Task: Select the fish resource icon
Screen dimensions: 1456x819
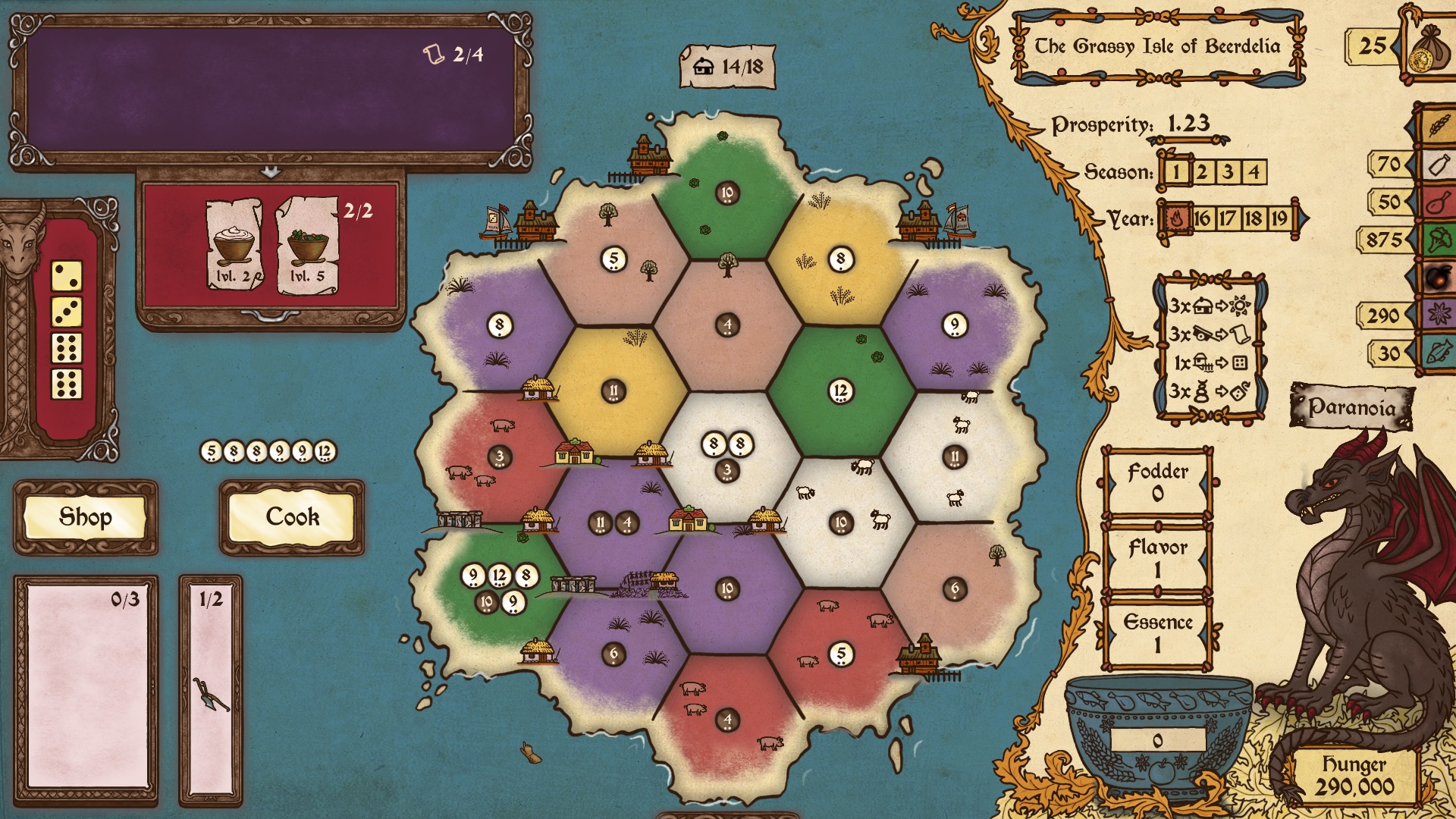Action: pyautogui.click(x=1438, y=353)
